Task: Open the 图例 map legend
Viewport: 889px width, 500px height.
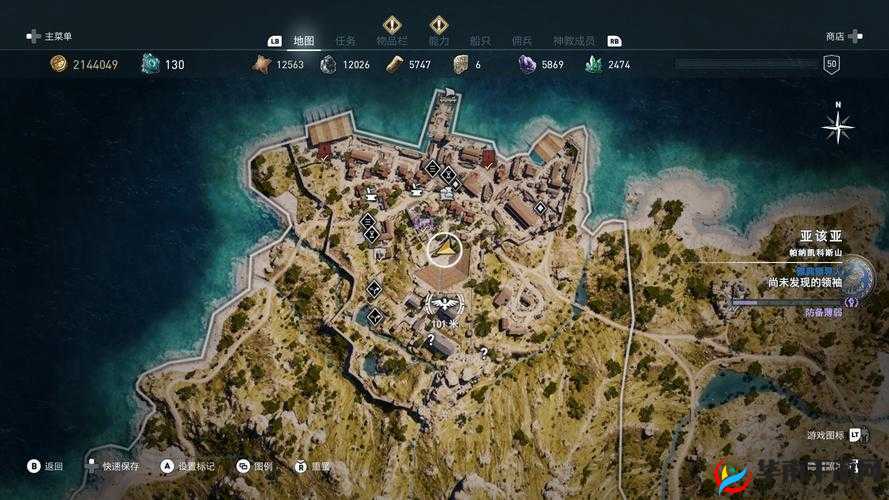Action: click(x=255, y=466)
